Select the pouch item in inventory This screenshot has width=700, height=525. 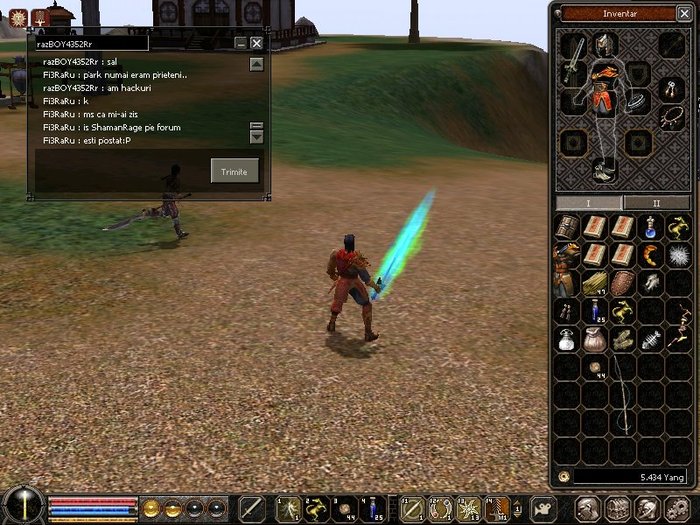(x=596, y=340)
